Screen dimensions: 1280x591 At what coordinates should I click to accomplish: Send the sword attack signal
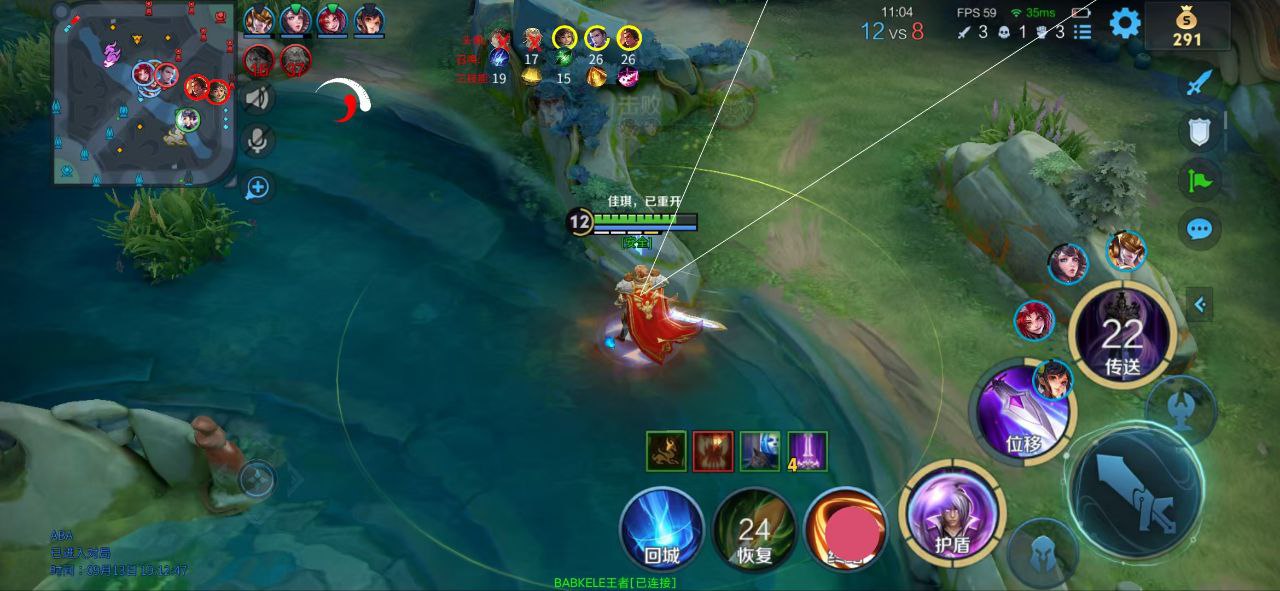point(1199,83)
